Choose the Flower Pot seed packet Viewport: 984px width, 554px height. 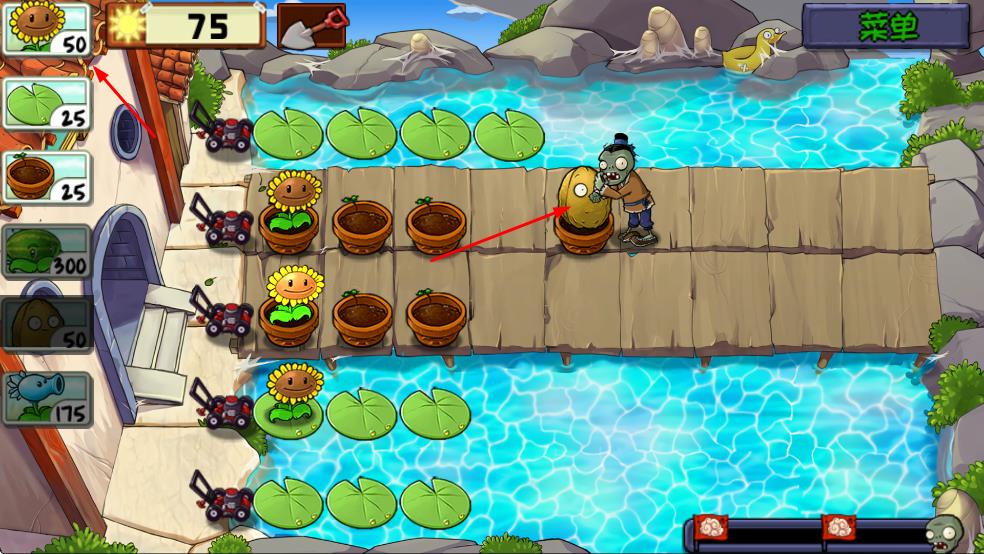click(x=48, y=177)
